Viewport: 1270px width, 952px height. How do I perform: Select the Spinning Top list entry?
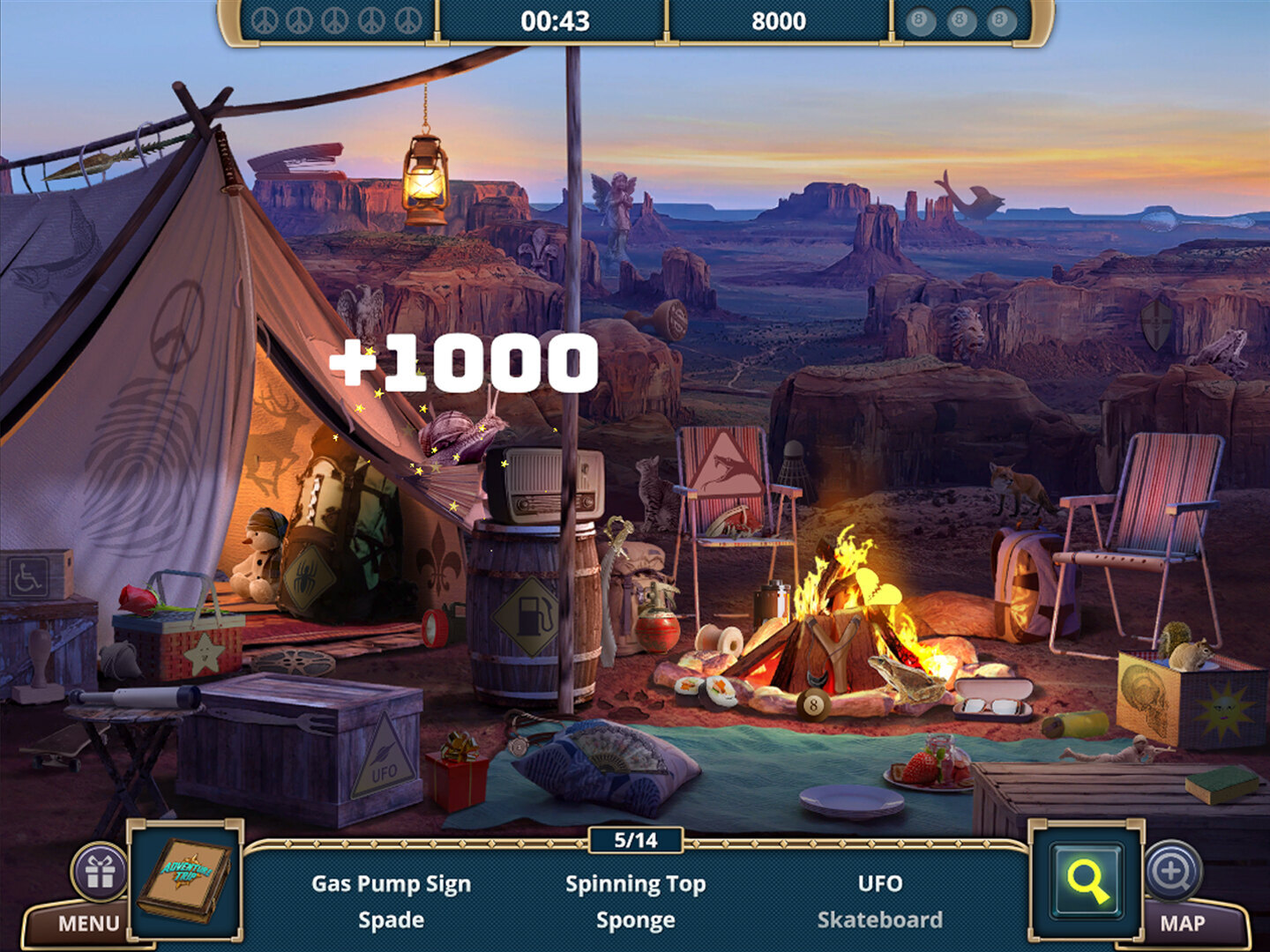pyautogui.click(x=635, y=883)
